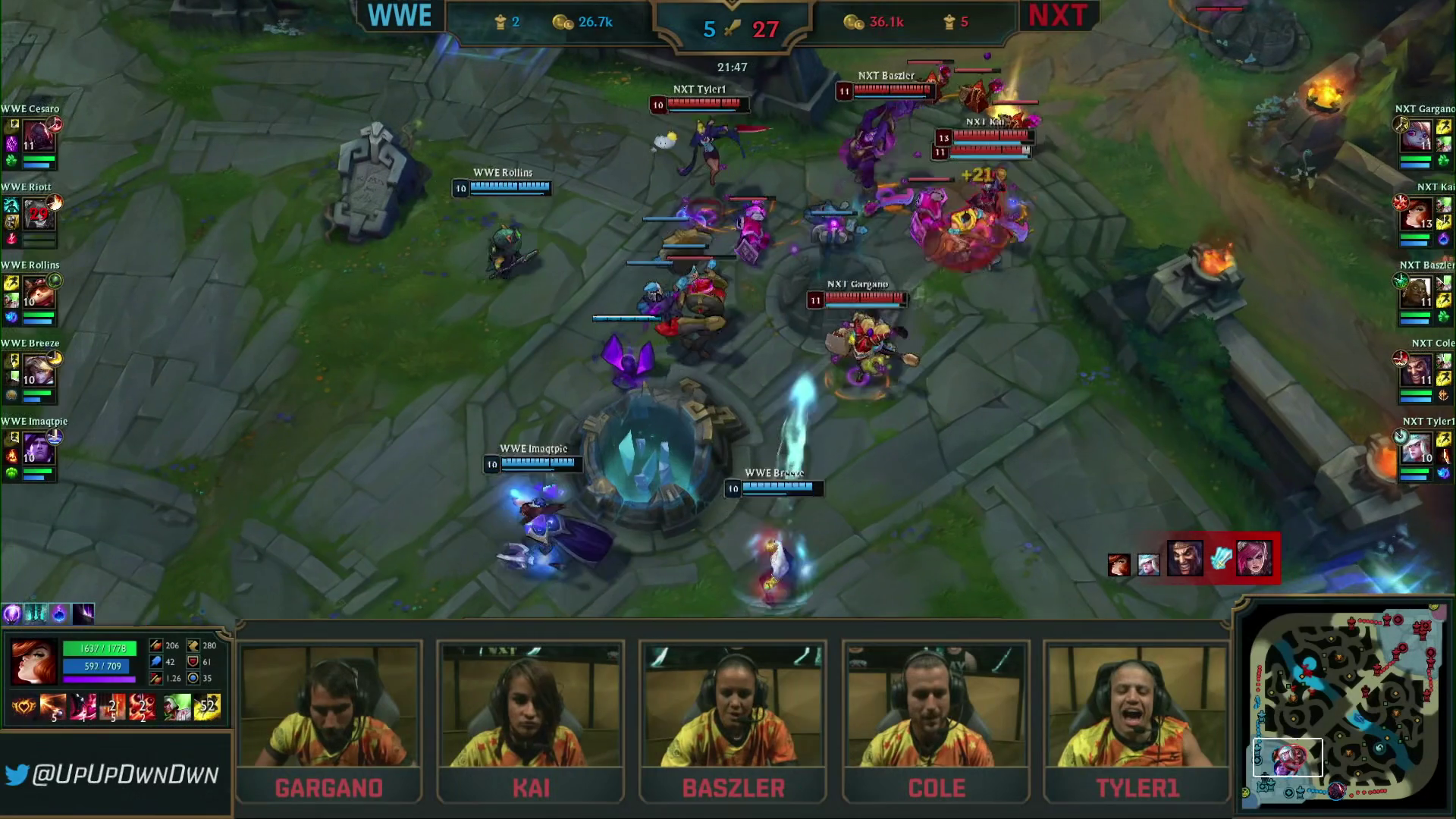Select NXT Kai's Miss Fortune portrait
This screenshot has width=1456, height=819.
1416,215
